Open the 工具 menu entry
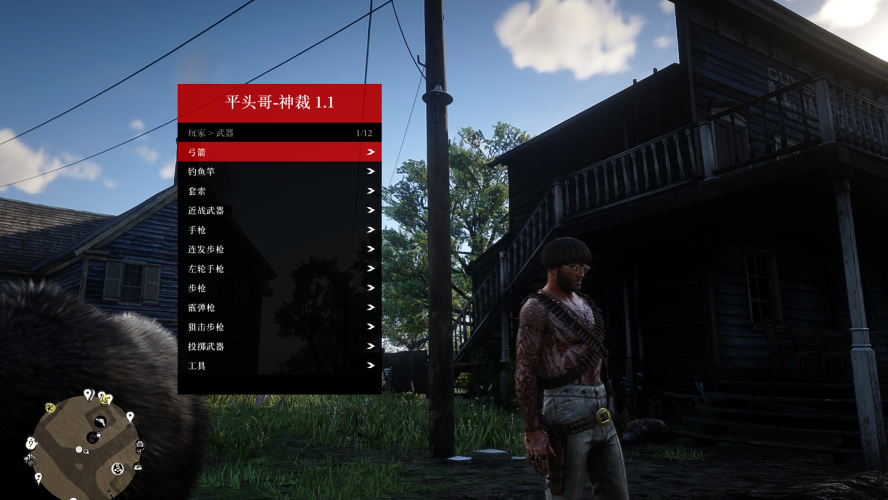888x500 pixels. tap(279, 366)
